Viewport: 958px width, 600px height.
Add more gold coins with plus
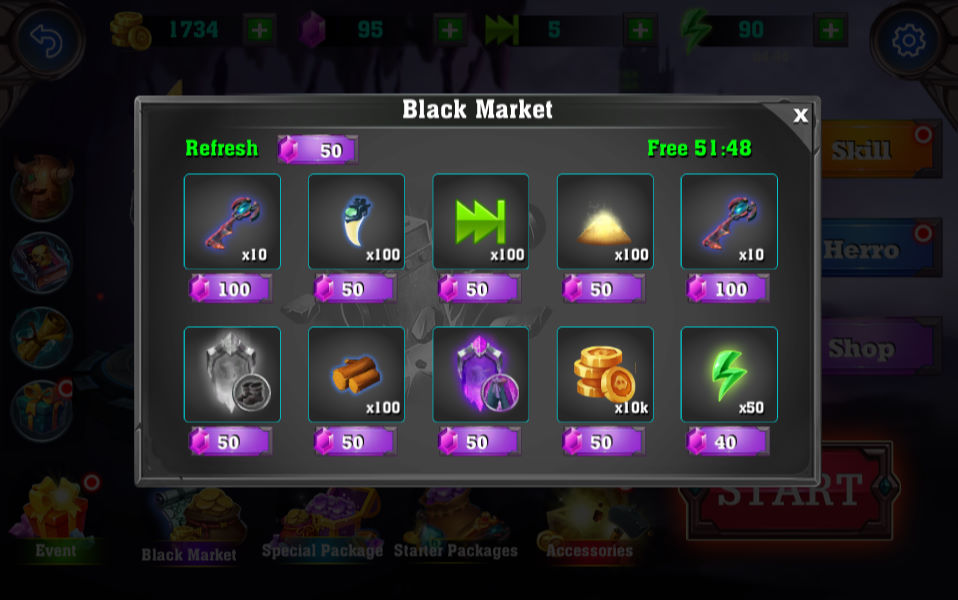click(259, 30)
